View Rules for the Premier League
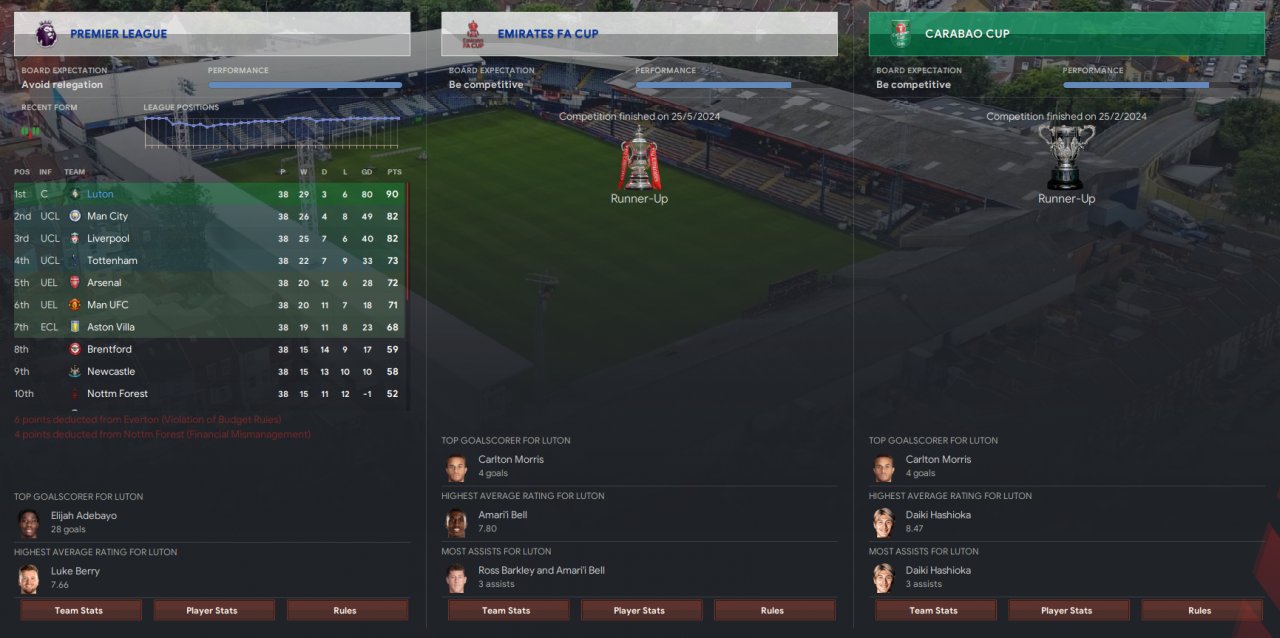This screenshot has height=638, width=1280. (345, 610)
